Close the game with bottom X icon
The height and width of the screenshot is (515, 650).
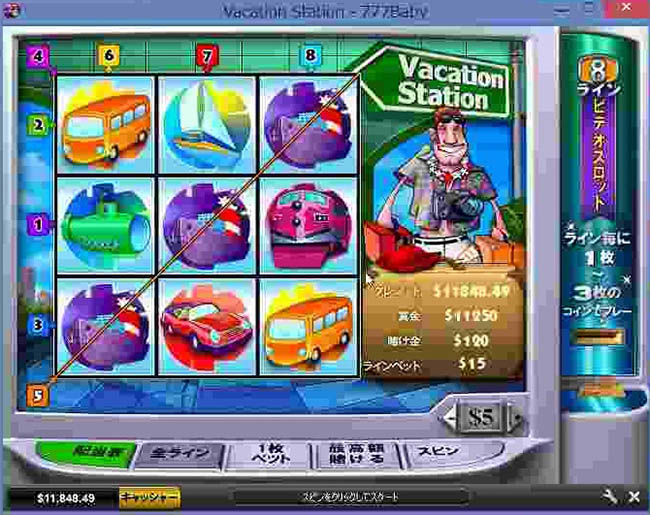click(633, 497)
